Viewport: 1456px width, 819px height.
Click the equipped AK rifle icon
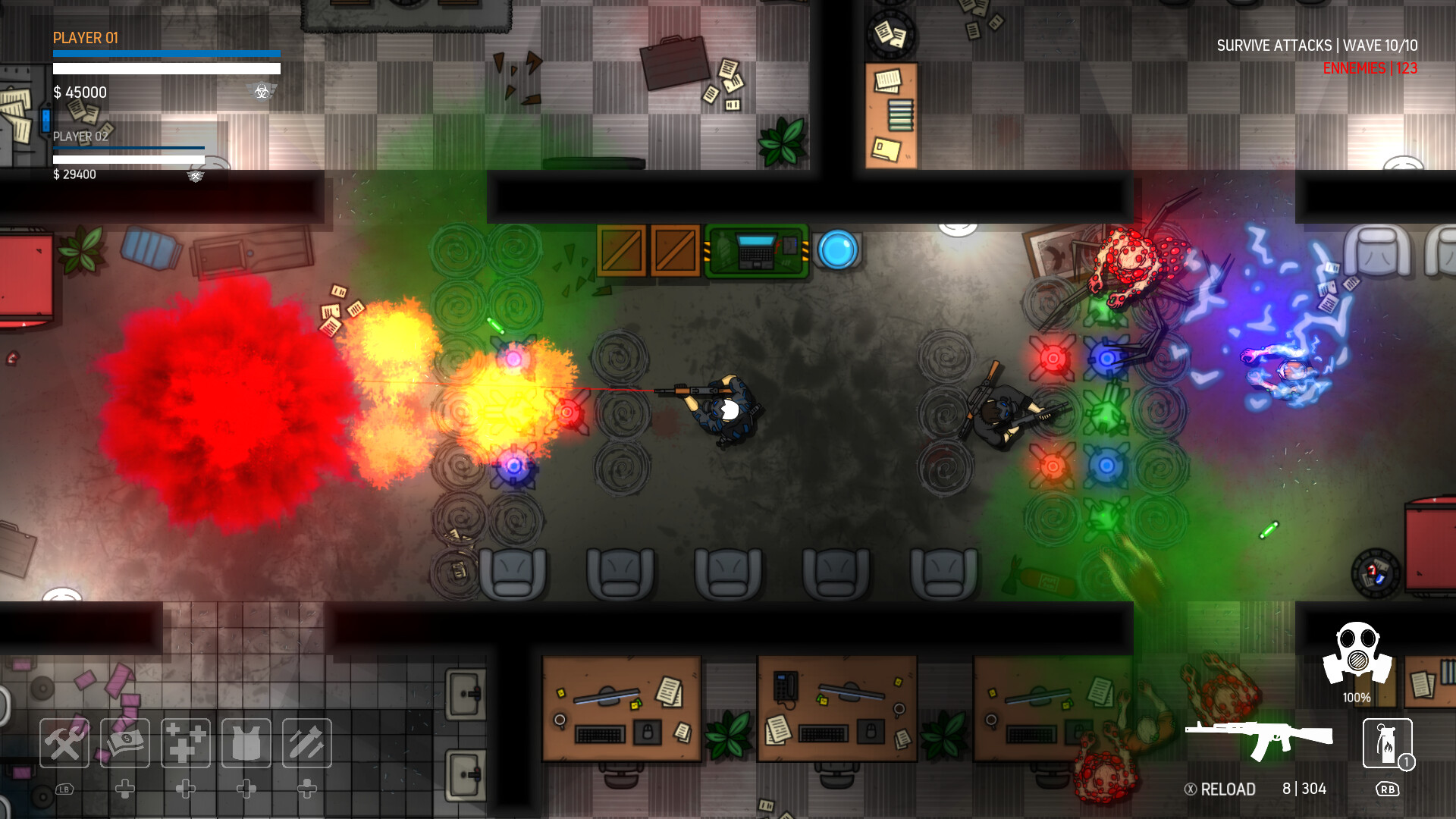coord(1259,737)
